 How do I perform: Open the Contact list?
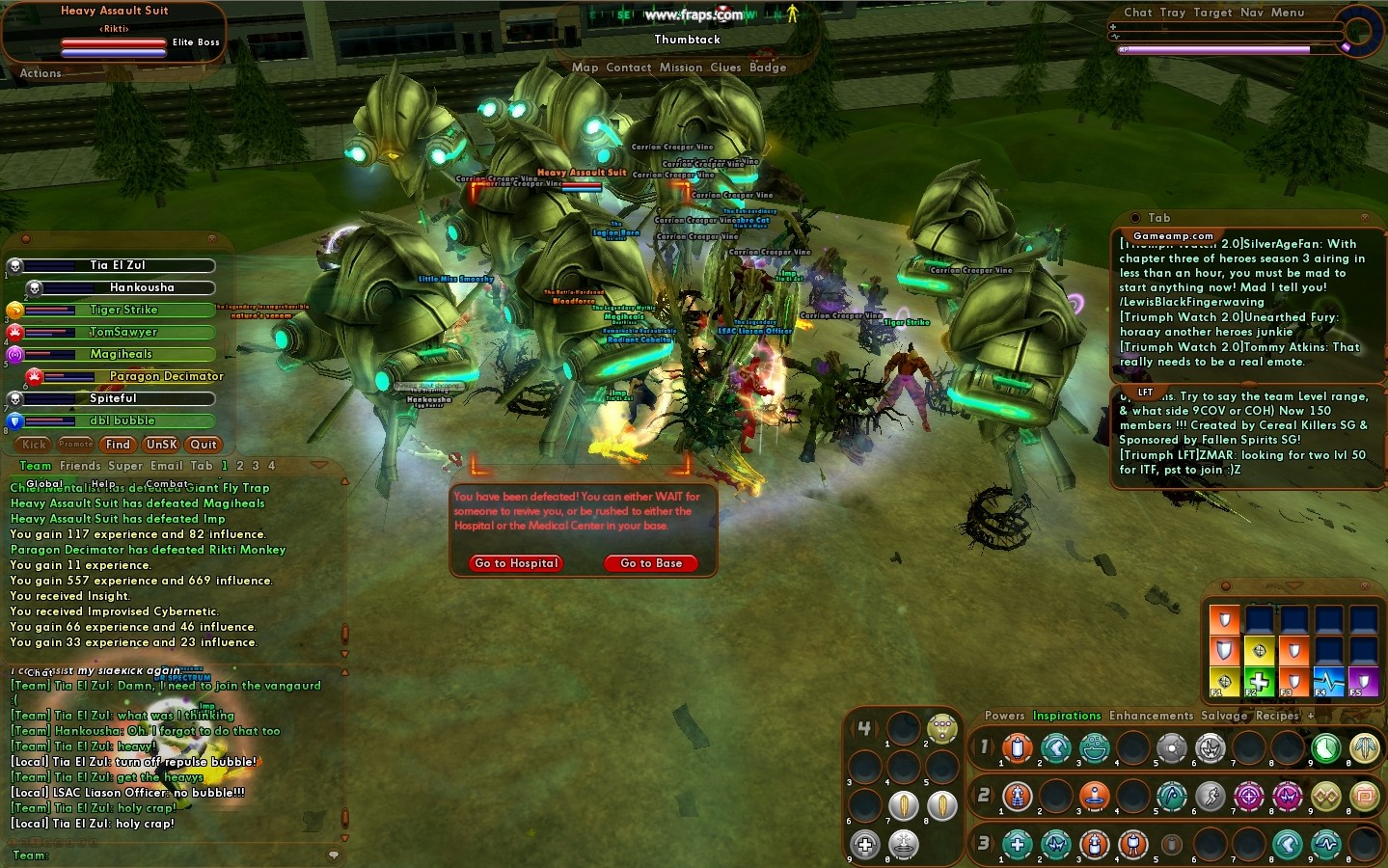pos(629,68)
